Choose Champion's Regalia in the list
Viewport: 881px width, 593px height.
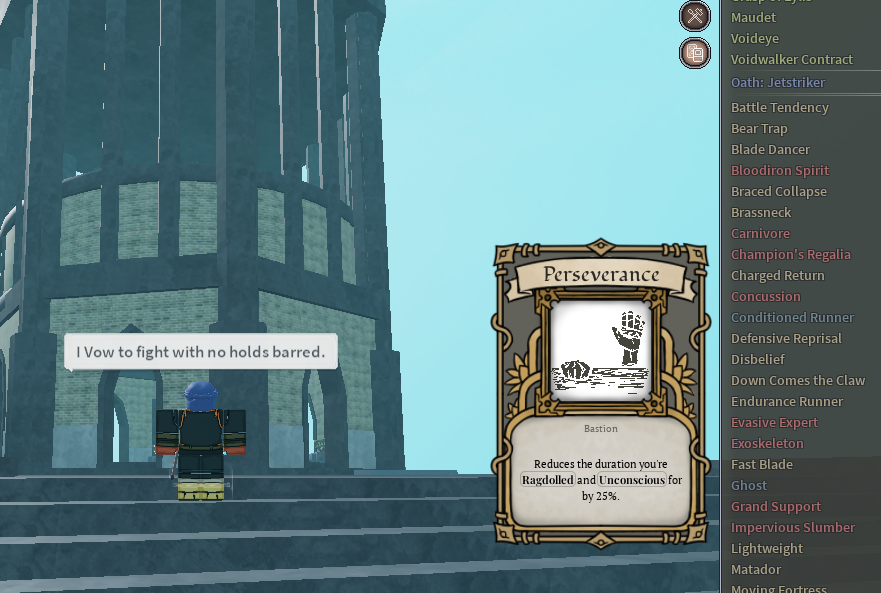790,255
